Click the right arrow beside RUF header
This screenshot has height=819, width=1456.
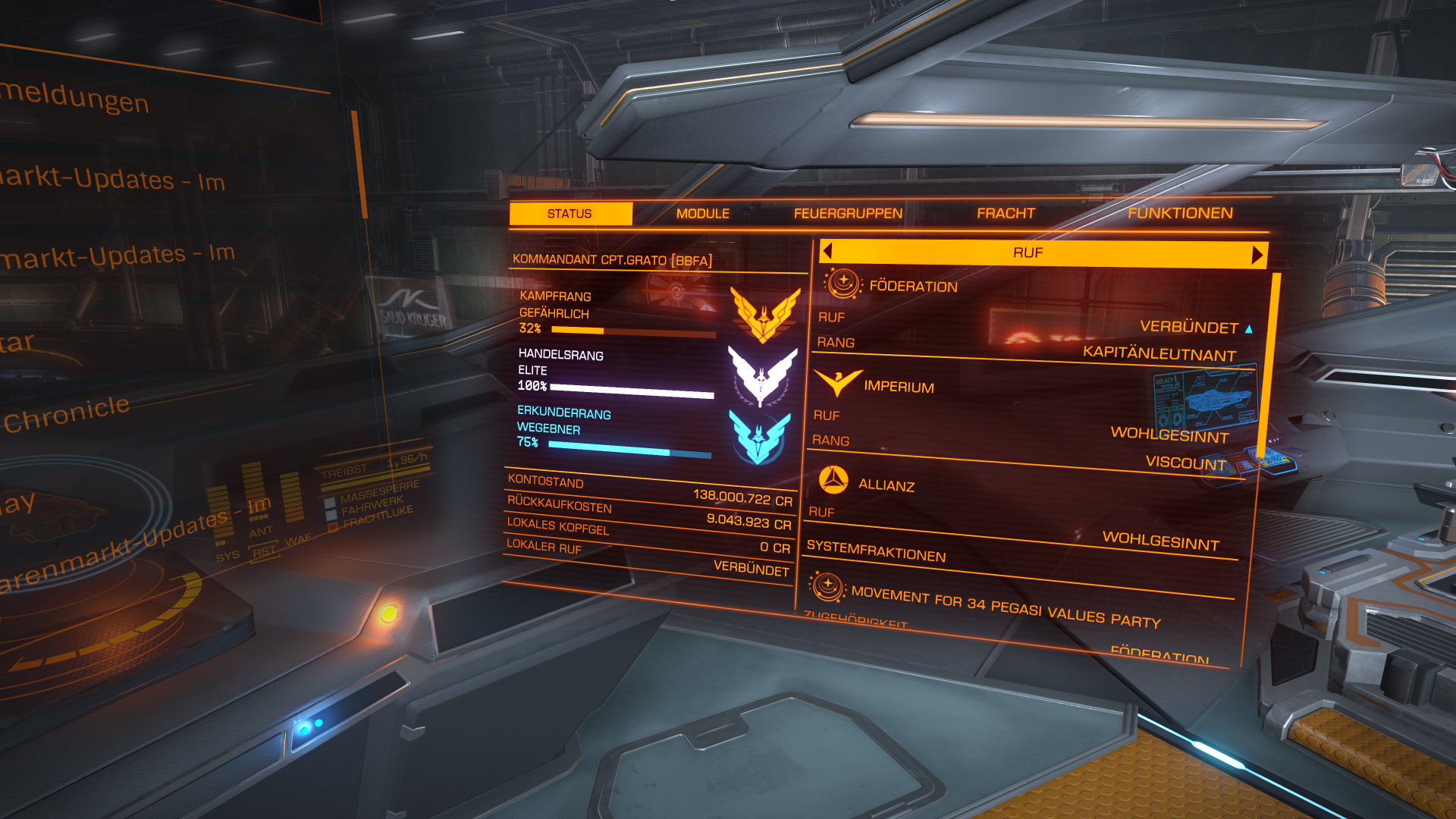tap(1257, 255)
